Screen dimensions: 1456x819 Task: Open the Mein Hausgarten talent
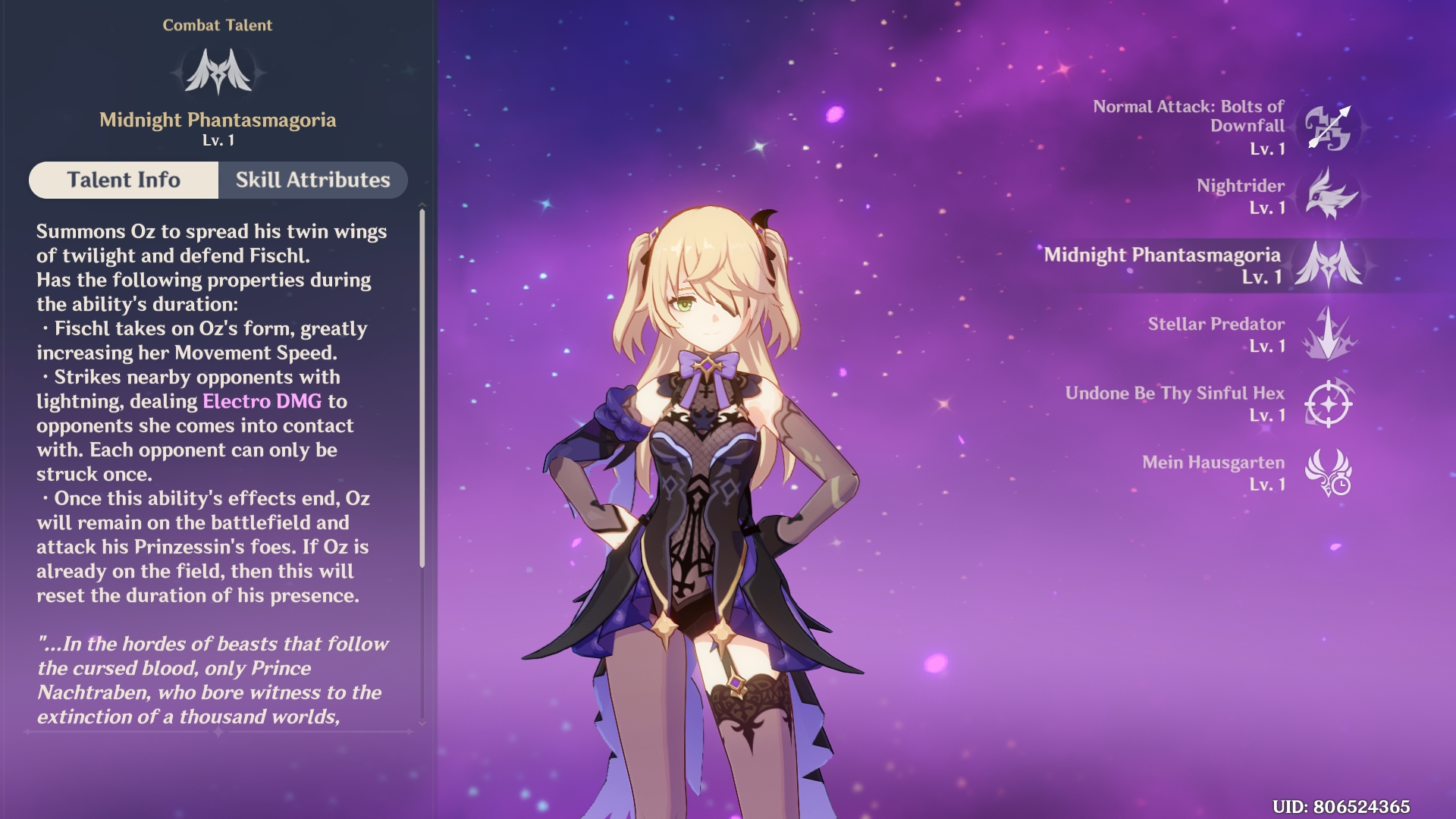click(1328, 472)
